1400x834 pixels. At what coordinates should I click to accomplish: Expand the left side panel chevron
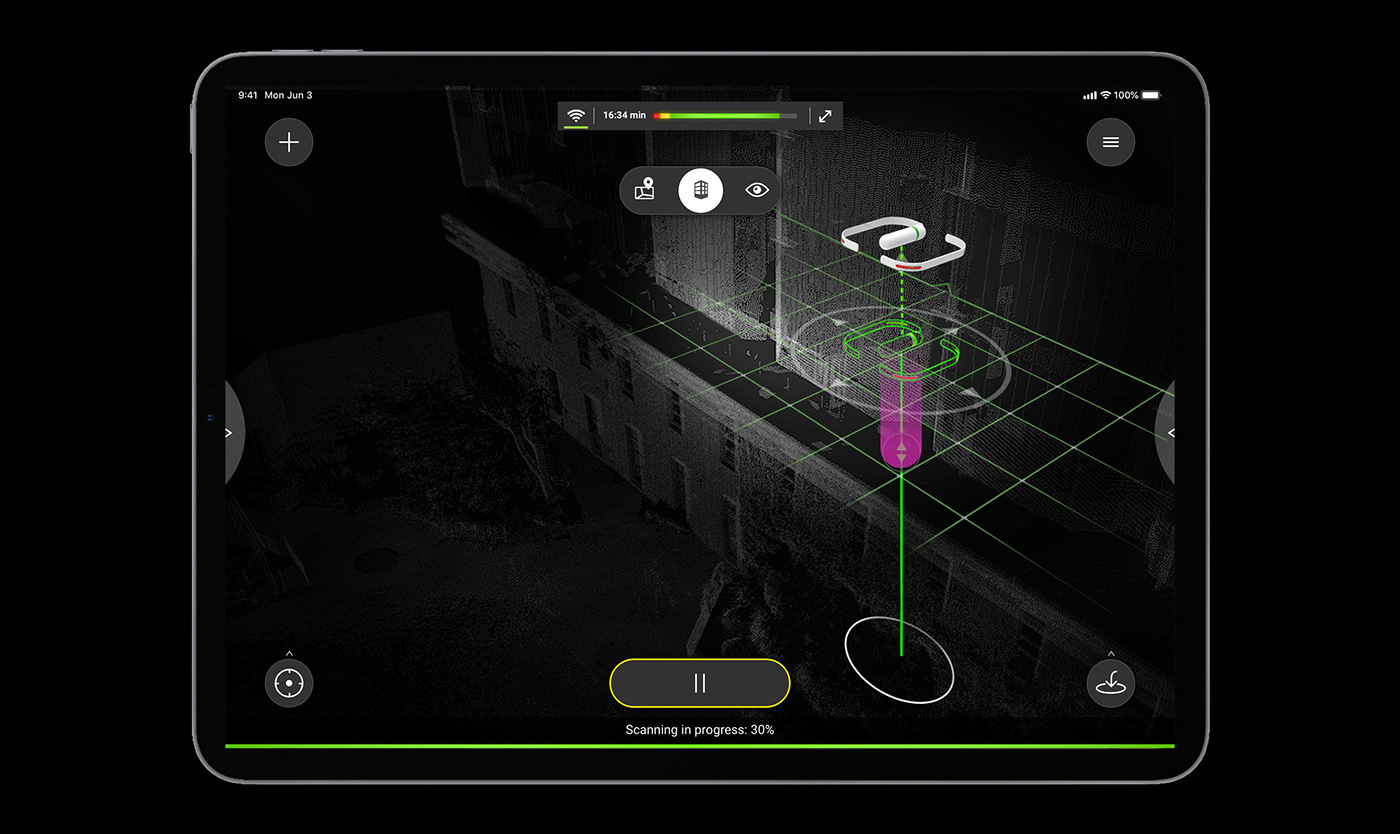pos(228,432)
